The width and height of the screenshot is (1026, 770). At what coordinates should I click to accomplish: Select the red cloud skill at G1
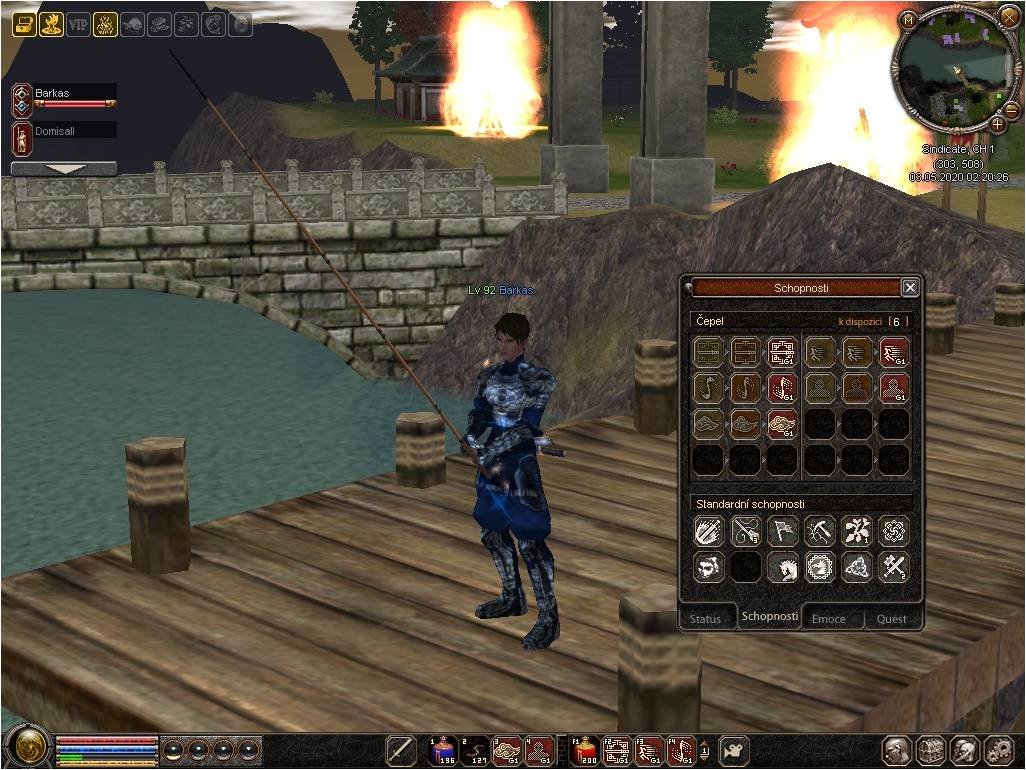tap(782, 424)
